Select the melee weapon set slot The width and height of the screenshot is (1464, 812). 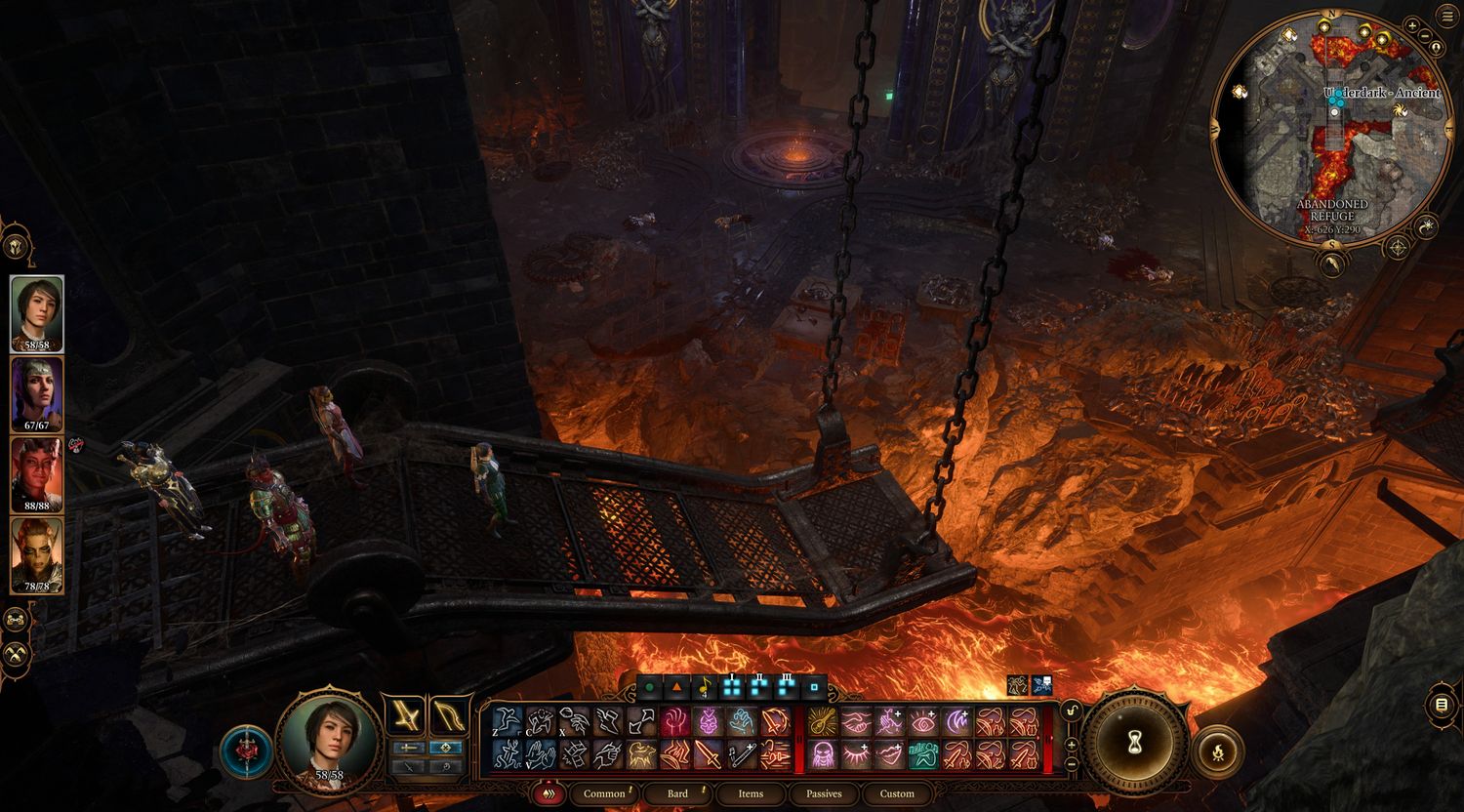click(x=403, y=715)
